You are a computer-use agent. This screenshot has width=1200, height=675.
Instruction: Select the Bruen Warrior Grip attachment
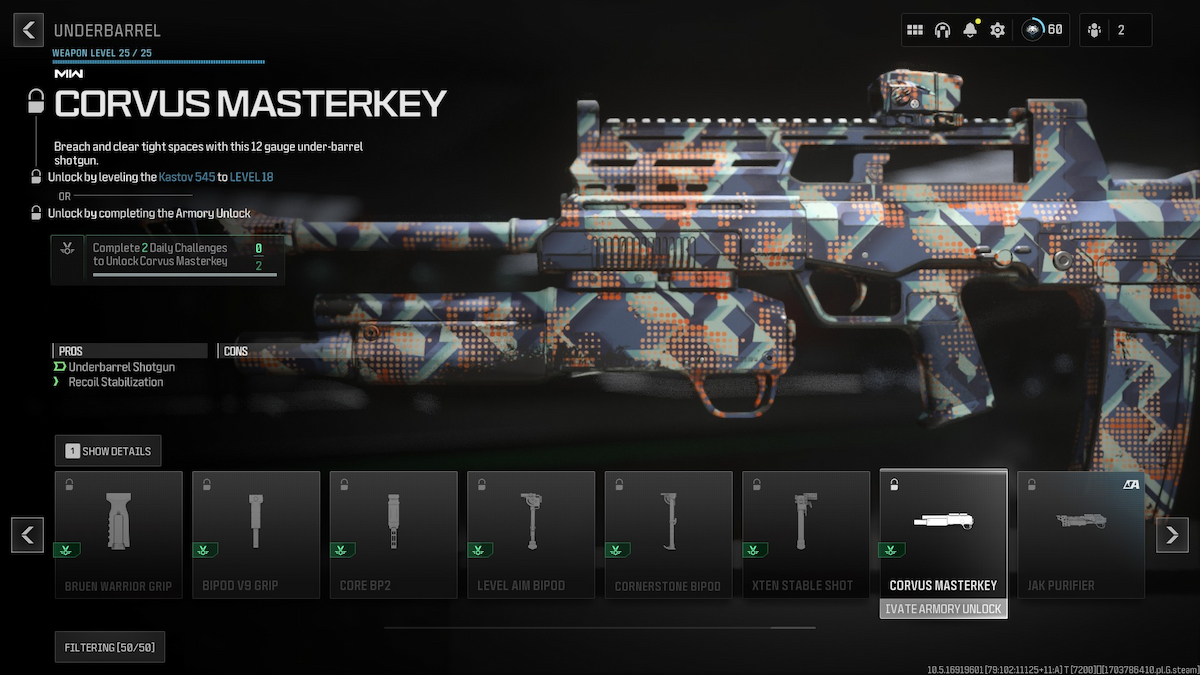[119, 535]
